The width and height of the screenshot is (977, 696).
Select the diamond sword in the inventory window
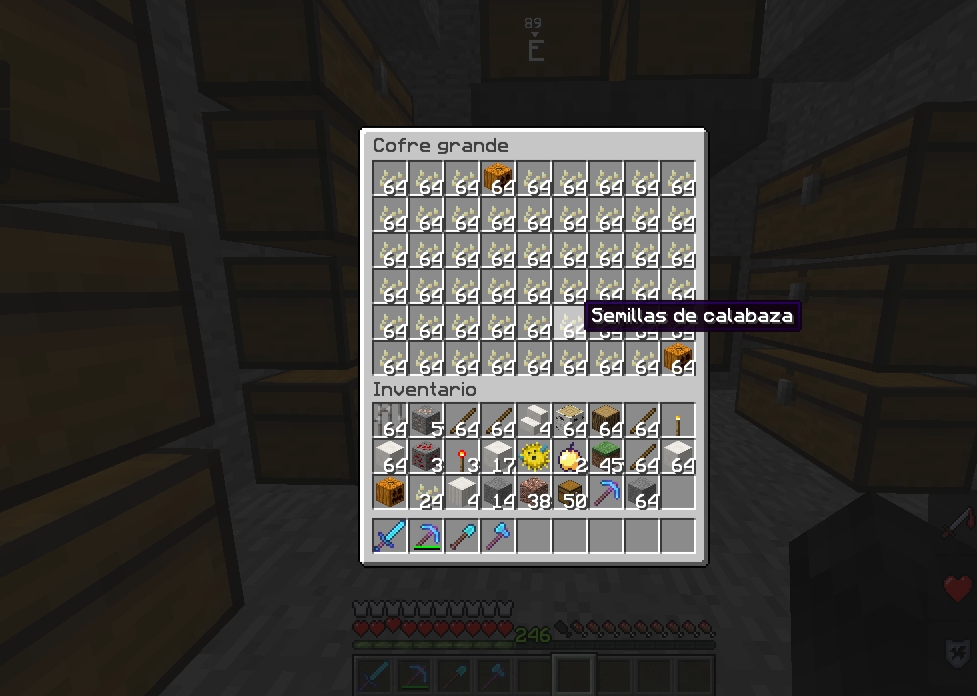pos(390,536)
